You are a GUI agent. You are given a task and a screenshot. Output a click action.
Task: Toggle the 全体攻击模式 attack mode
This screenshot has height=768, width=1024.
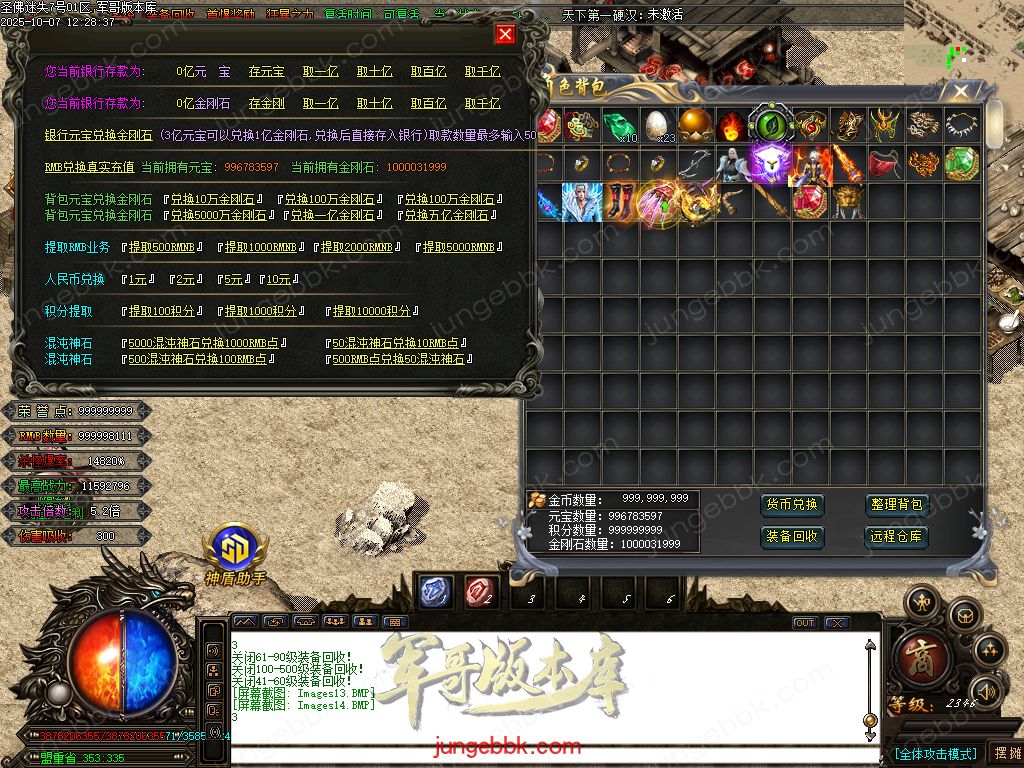(935, 753)
